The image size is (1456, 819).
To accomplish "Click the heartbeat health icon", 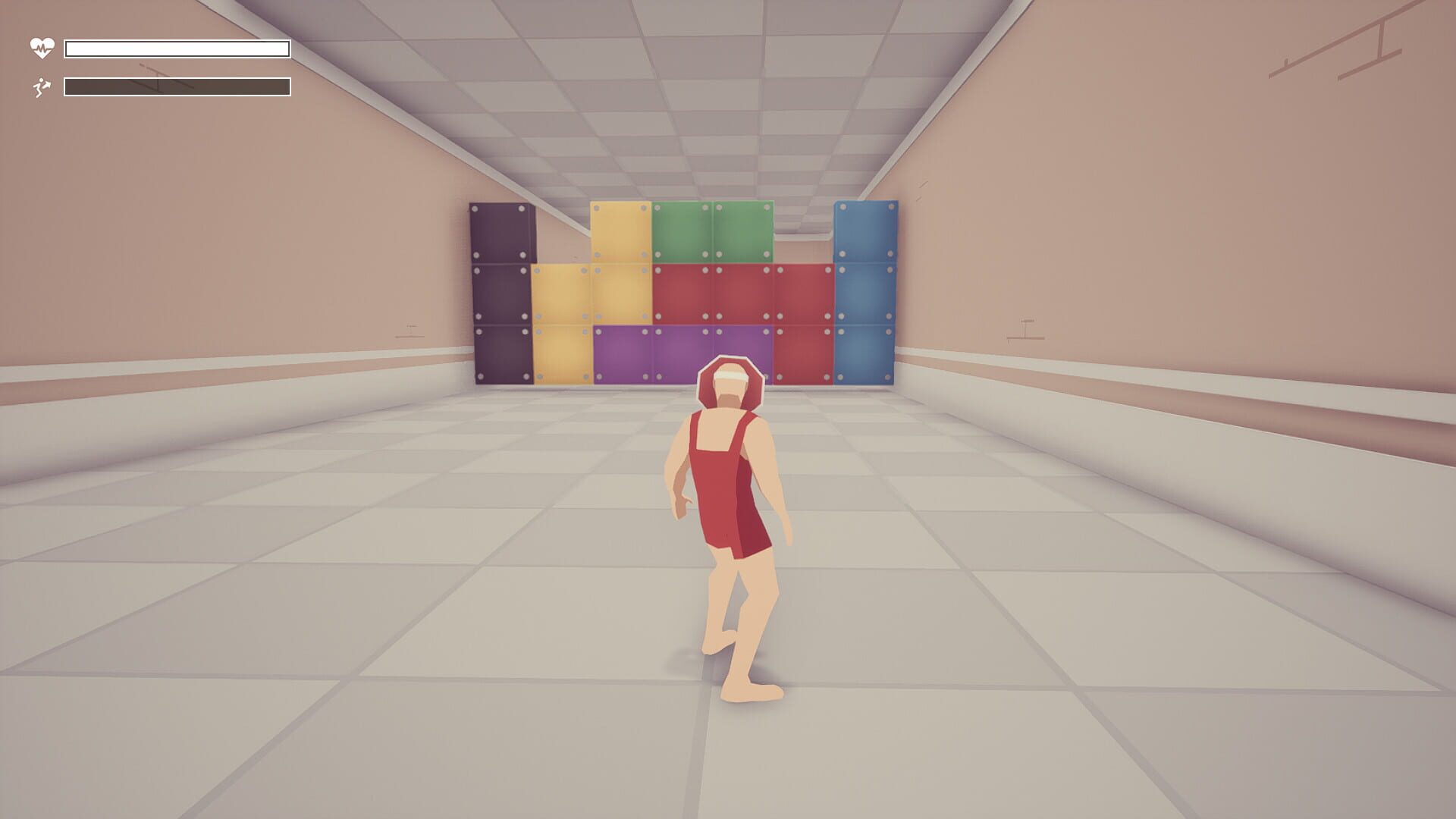I will 41,47.
